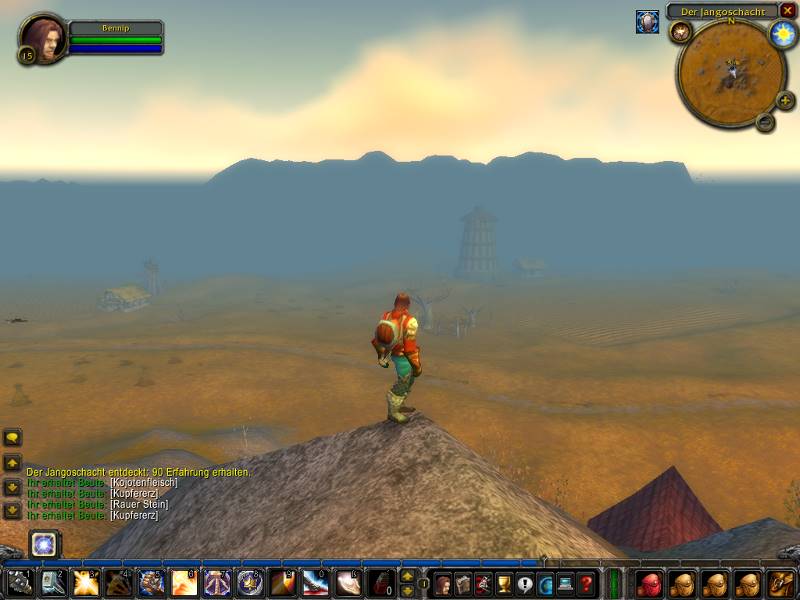Click the sun day-night indicator

click(x=782, y=33)
